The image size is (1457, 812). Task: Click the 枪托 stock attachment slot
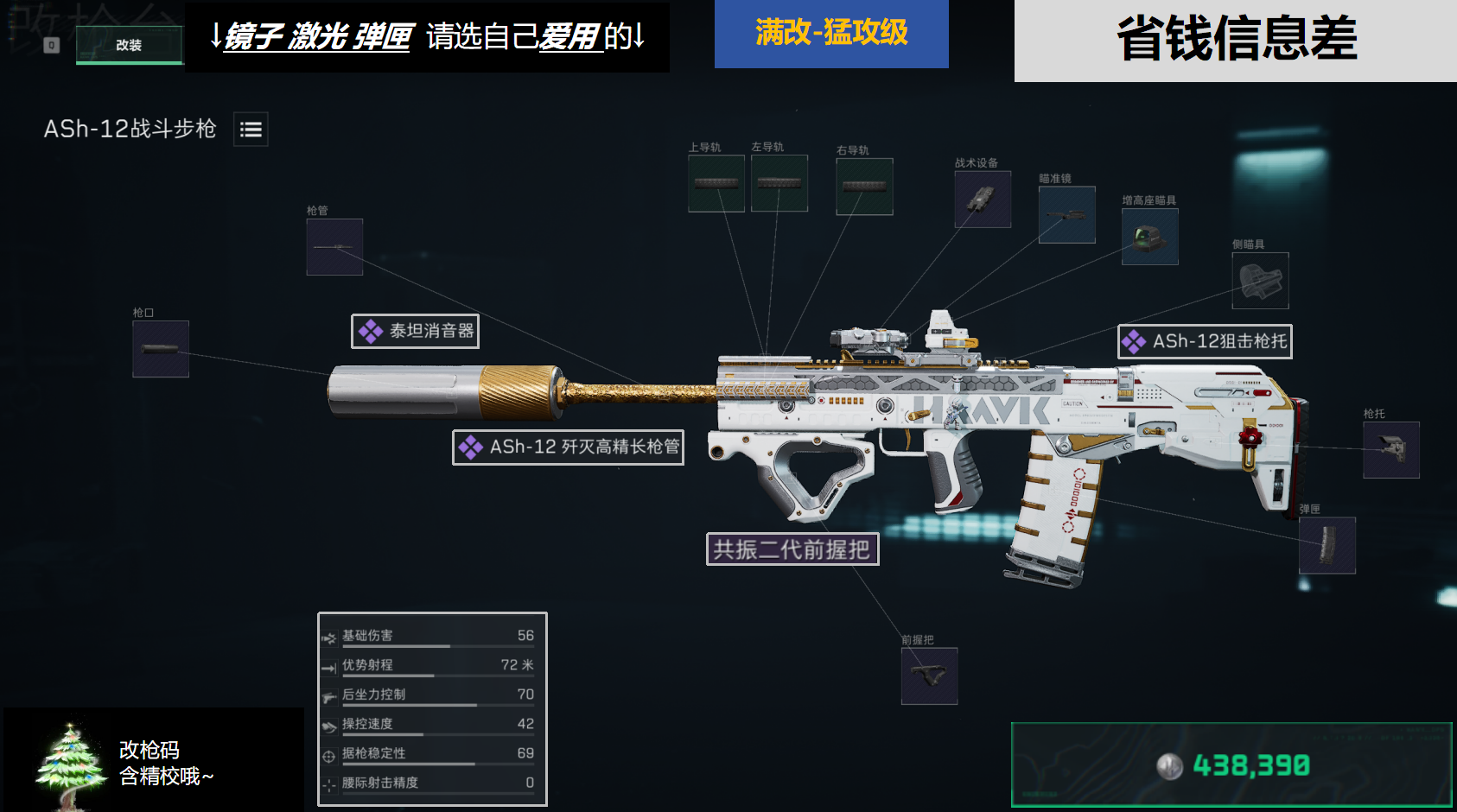click(x=1391, y=450)
